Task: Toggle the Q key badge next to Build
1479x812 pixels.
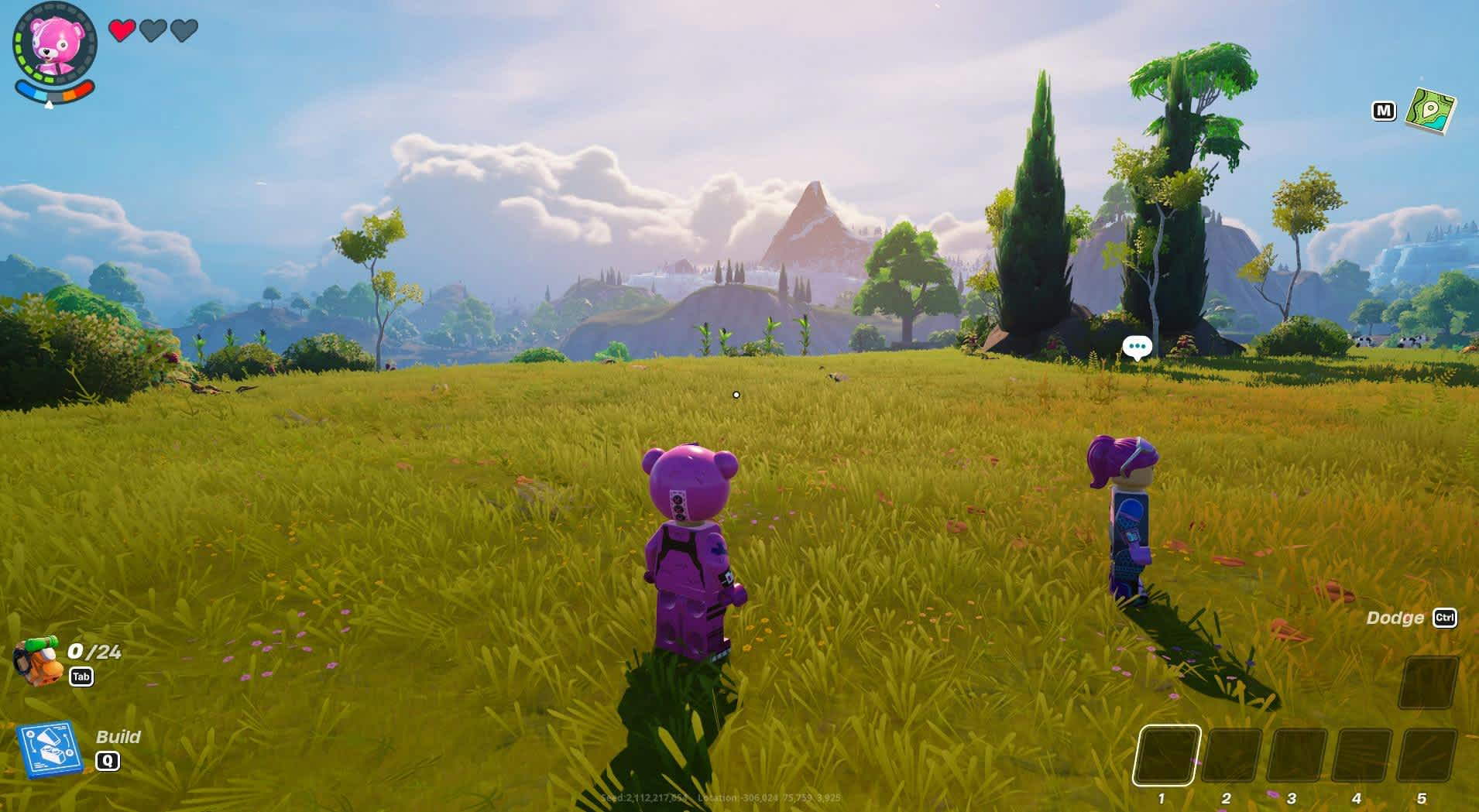Action: point(108,760)
